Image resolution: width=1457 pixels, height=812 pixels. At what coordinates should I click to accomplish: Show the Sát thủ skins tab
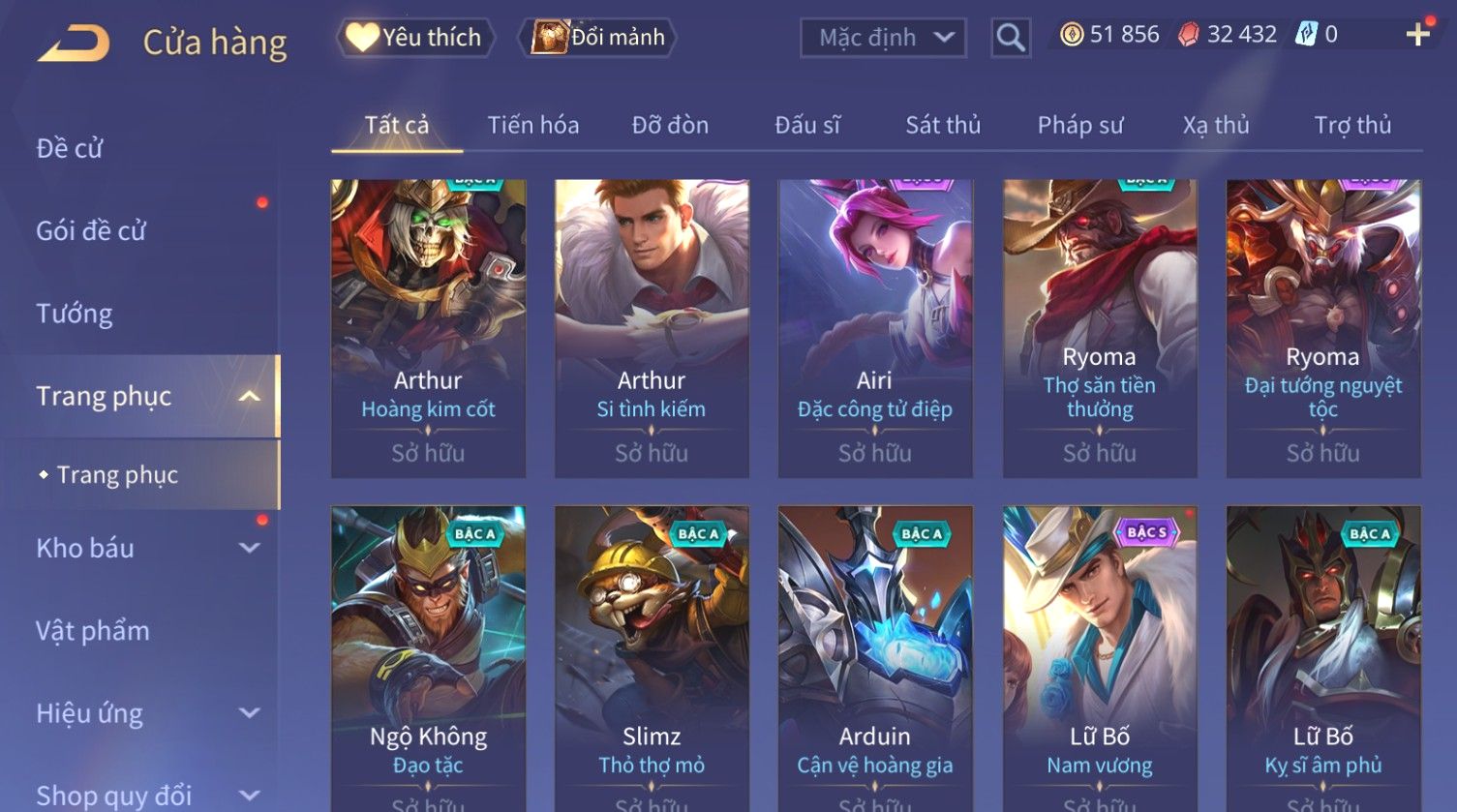pos(943,125)
